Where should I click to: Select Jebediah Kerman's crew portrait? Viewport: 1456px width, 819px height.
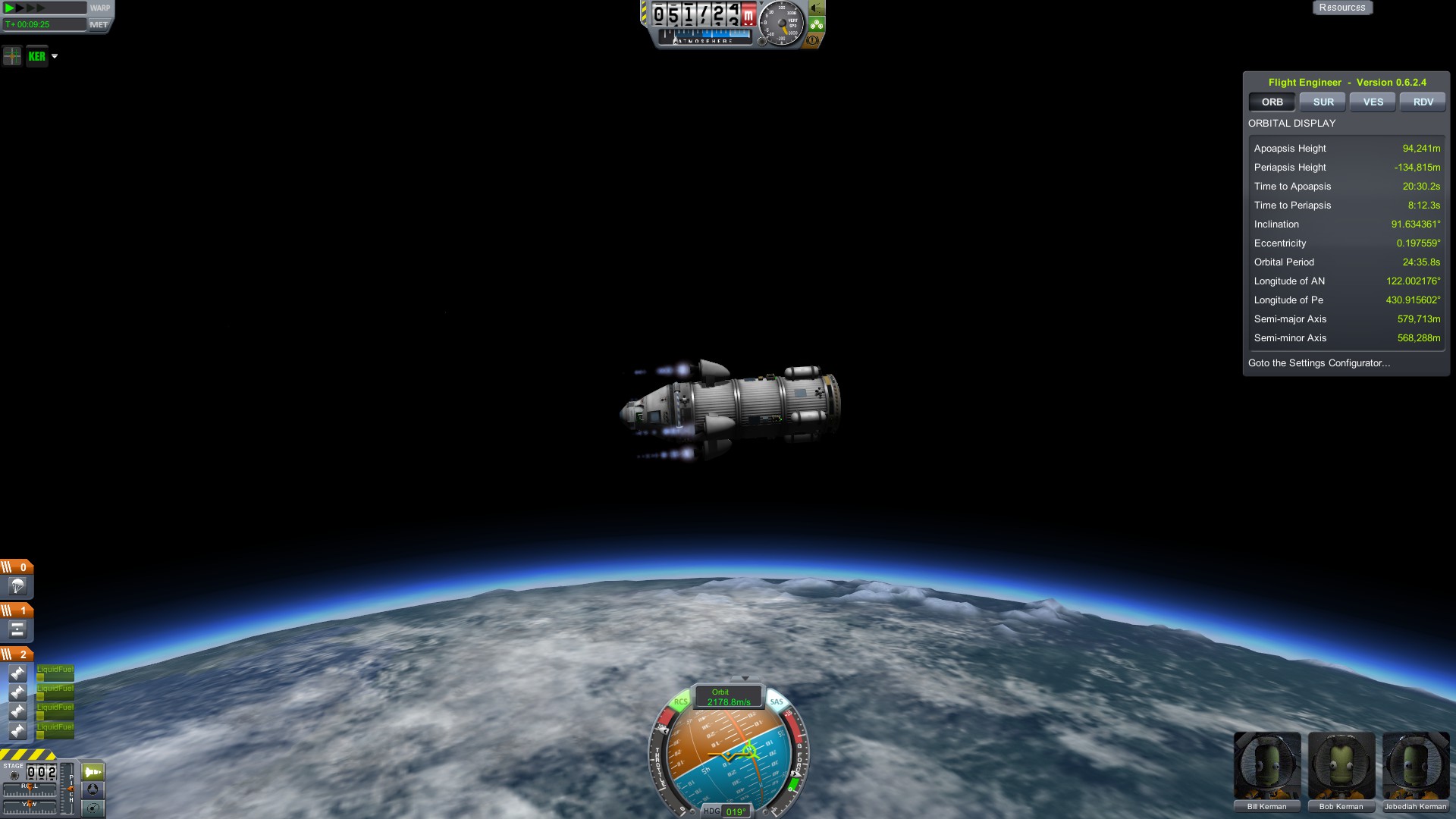tap(1415, 766)
